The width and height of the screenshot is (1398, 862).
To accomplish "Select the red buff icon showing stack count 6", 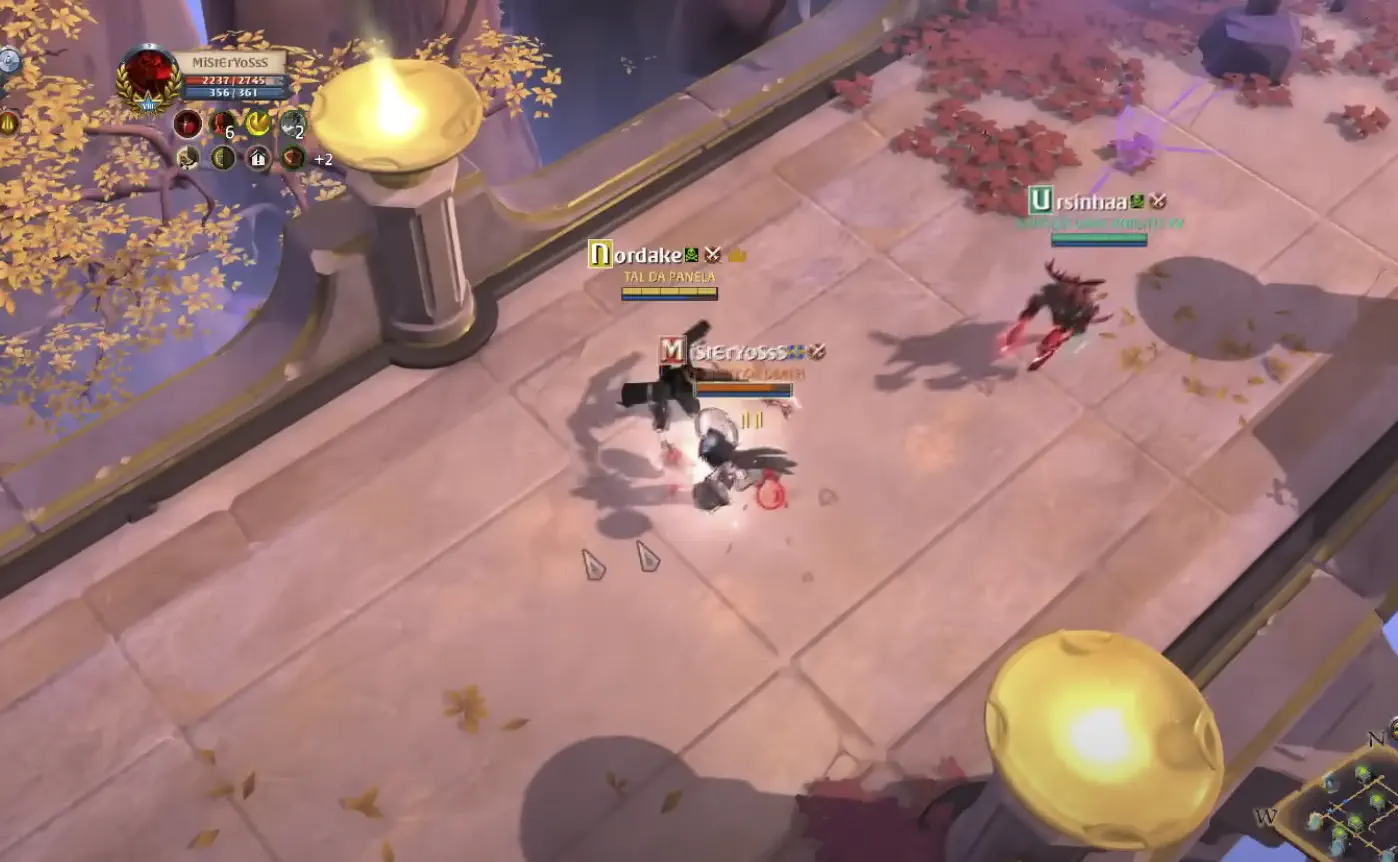I will coord(222,125).
